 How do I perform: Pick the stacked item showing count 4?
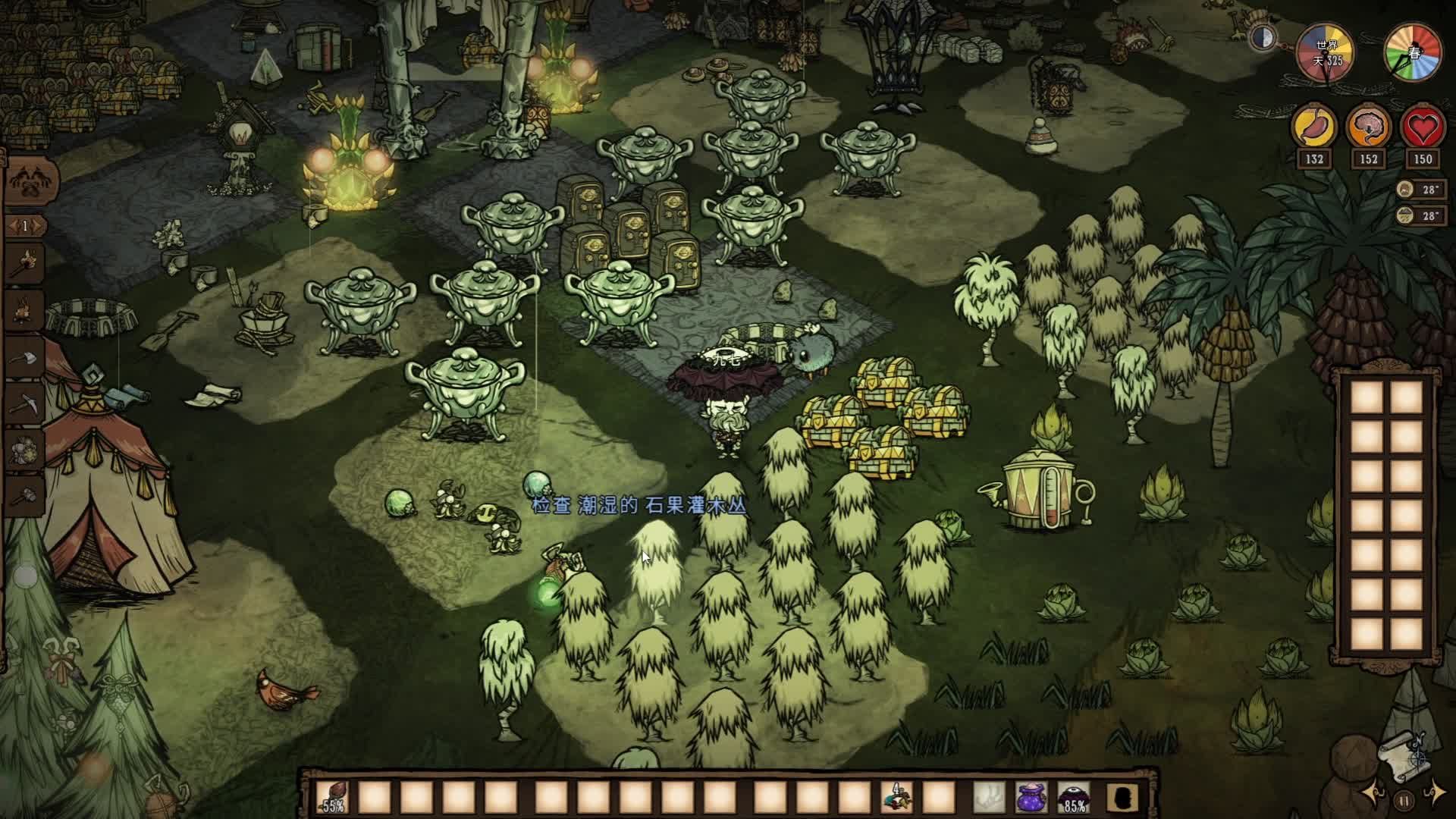[x=897, y=798]
